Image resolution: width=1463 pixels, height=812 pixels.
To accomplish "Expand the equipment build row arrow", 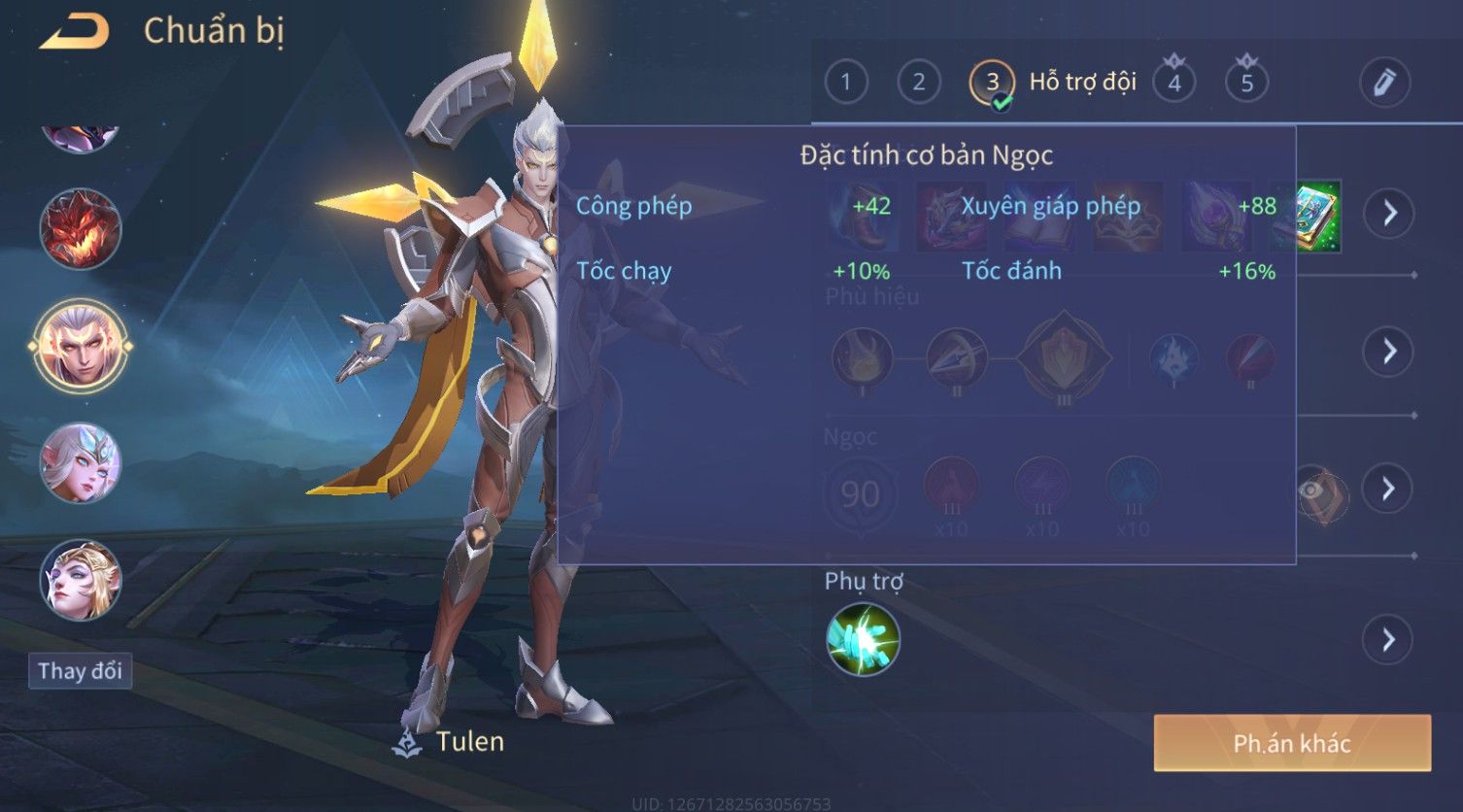I will 1389,213.
